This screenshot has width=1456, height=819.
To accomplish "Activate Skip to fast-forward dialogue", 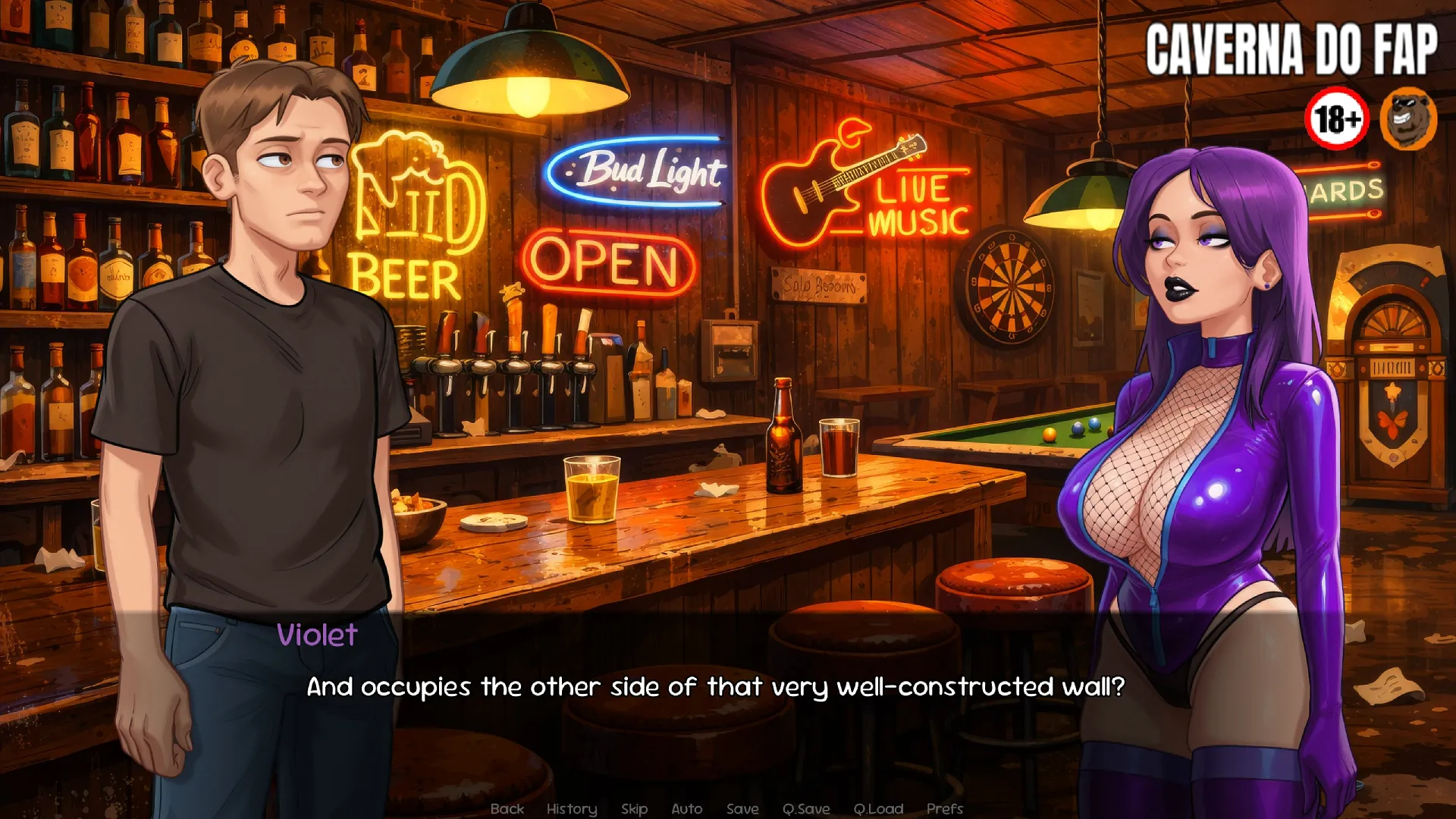I will pyautogui.click(x=634, y=808).
